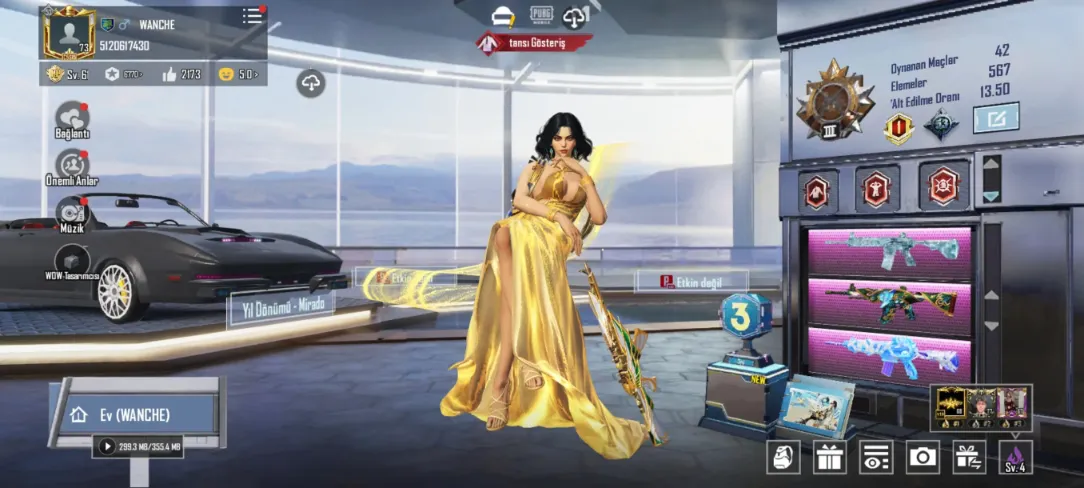
Task: Open the WOW Tasarımcısı creator icon
Action: [72, 258]
